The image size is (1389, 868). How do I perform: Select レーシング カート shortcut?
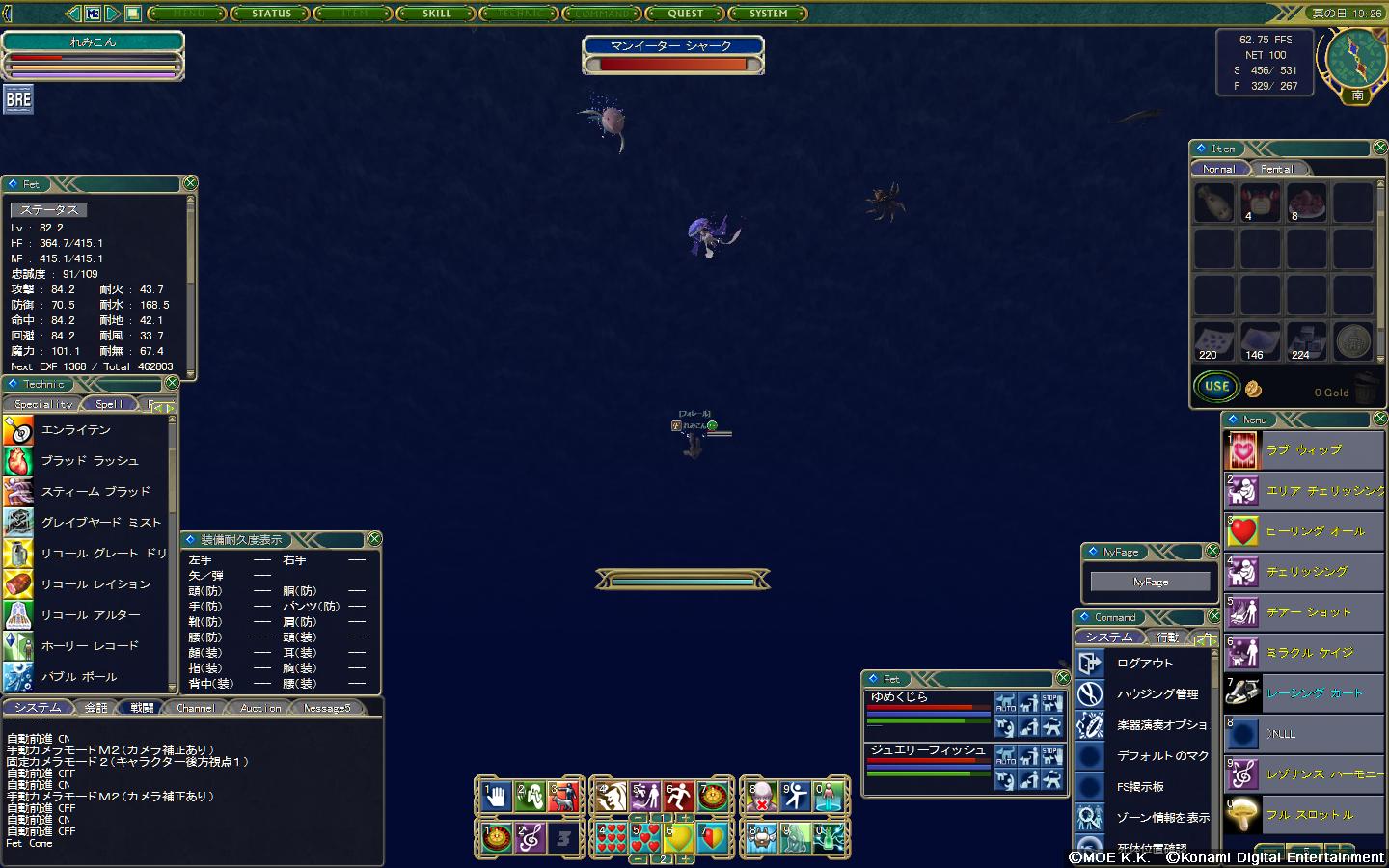[1314, 693]
